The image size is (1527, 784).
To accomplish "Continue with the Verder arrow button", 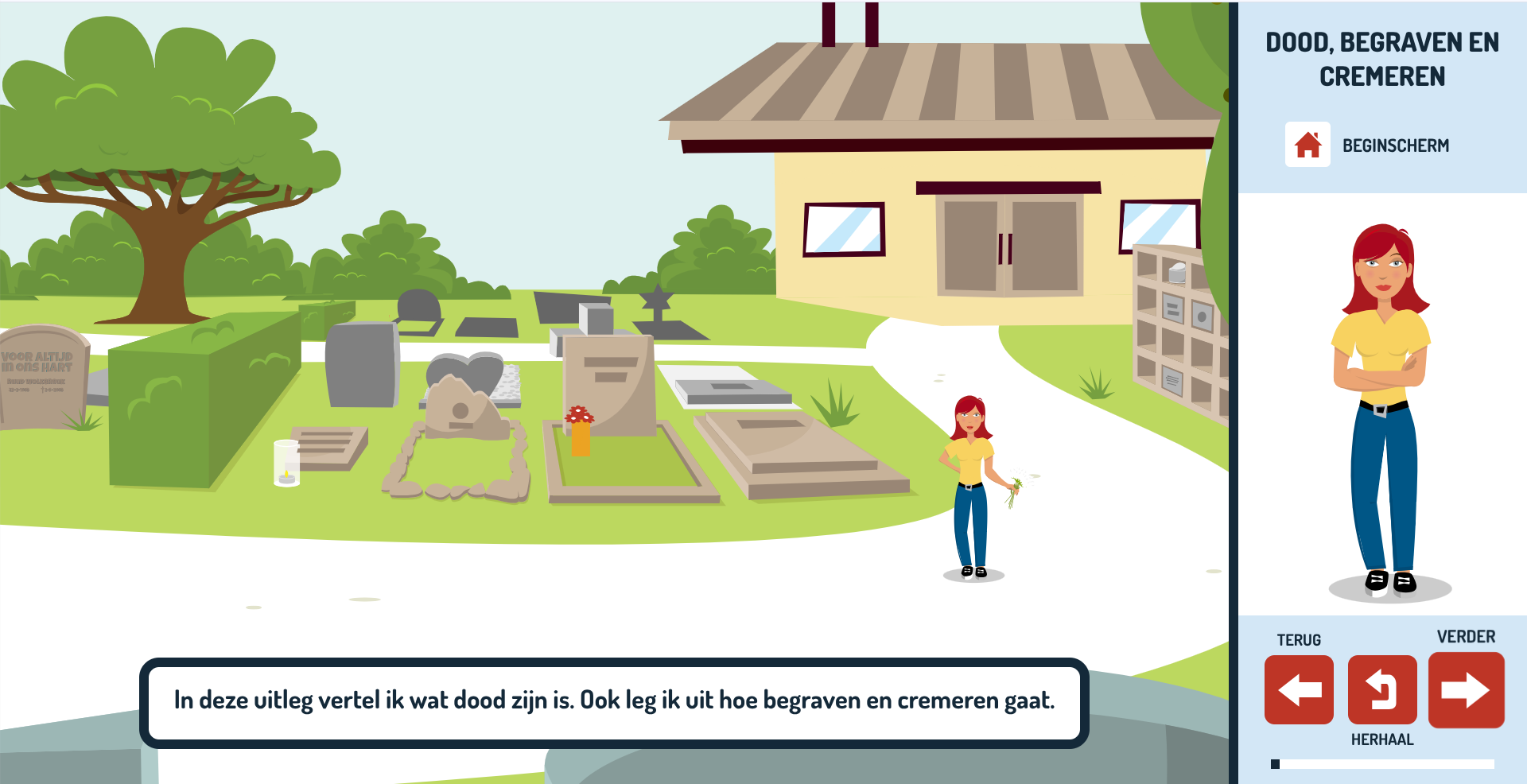I will (1466, 689).
